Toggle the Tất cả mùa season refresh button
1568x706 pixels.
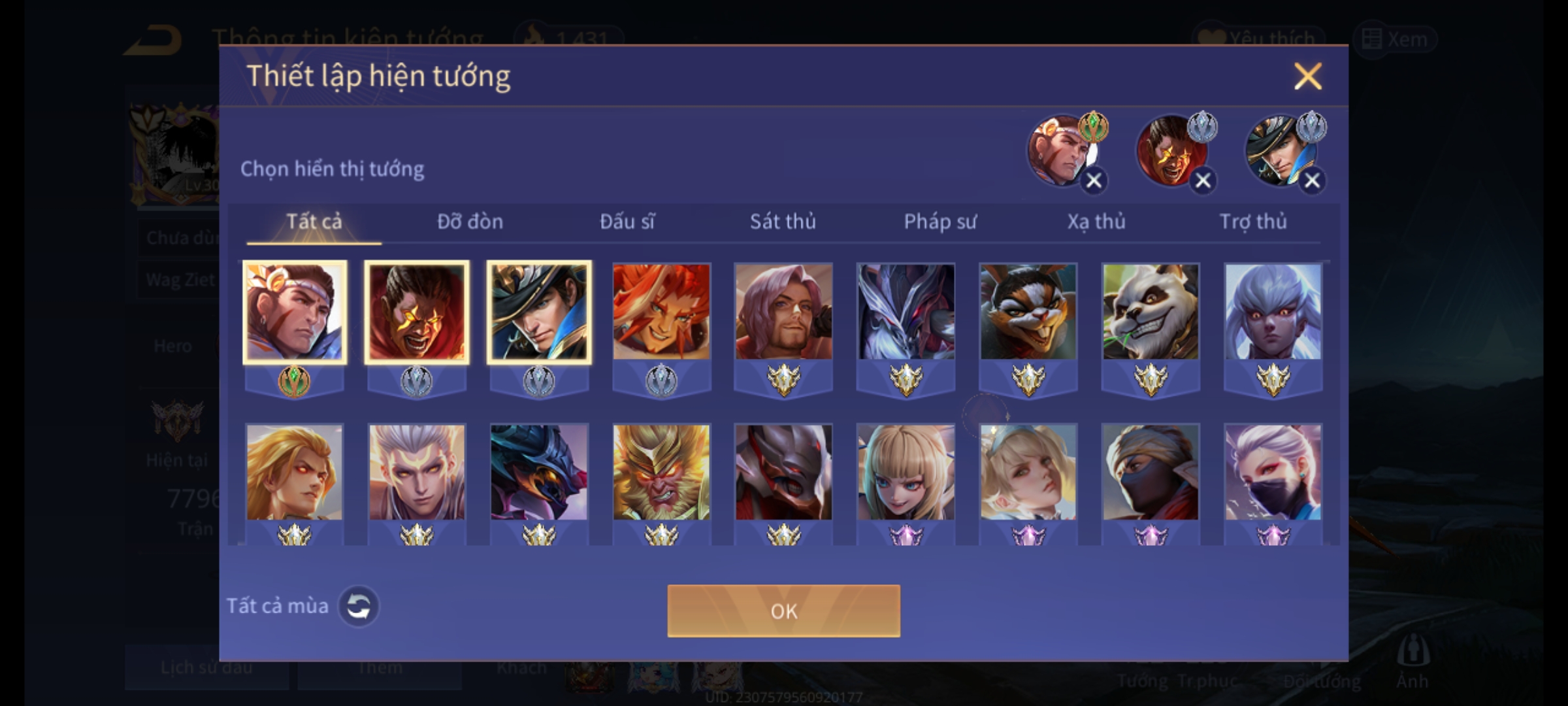pos(358,606)
